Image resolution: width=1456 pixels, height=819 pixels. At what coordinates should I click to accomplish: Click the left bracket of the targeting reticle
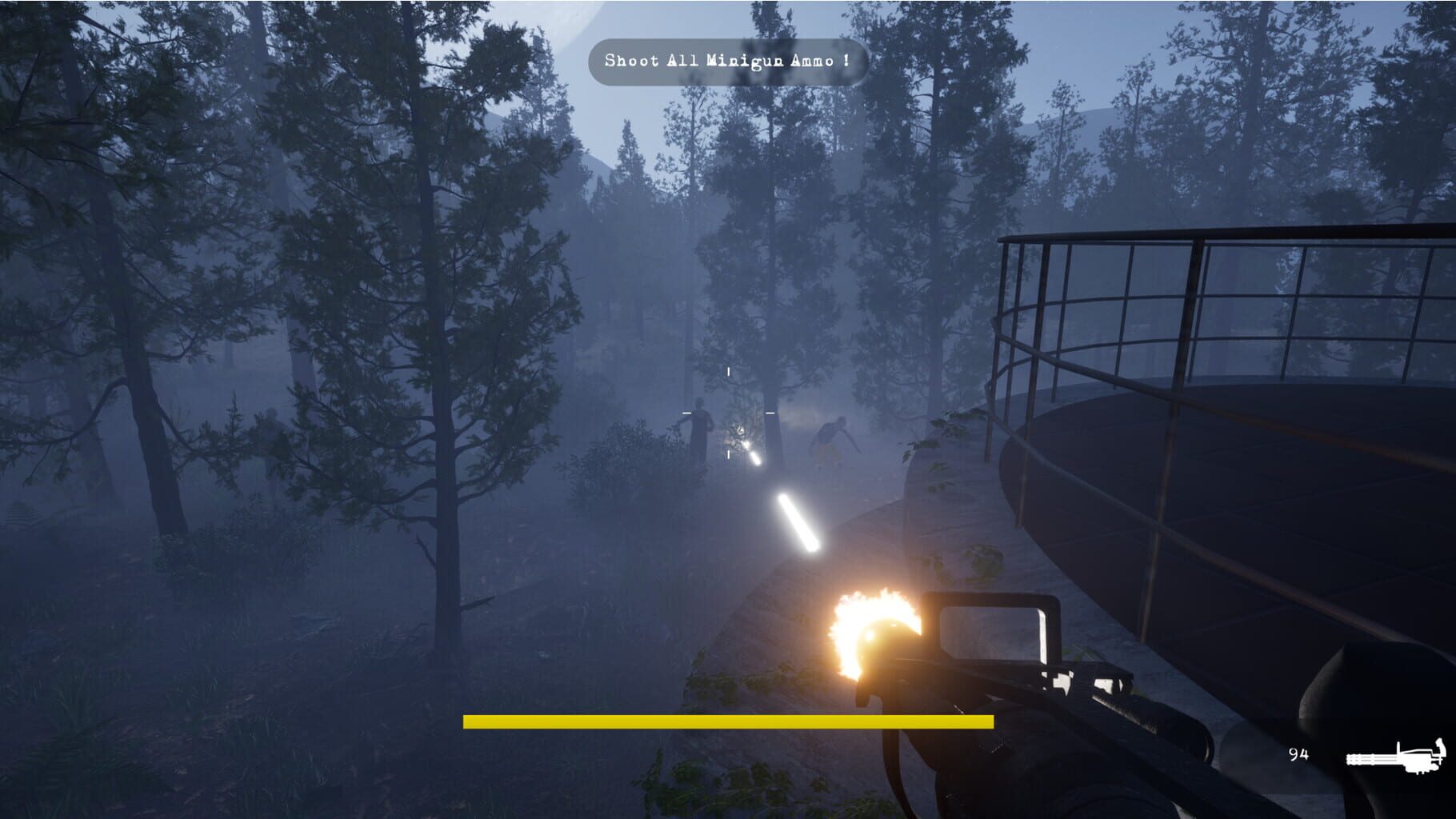(686, 412)
